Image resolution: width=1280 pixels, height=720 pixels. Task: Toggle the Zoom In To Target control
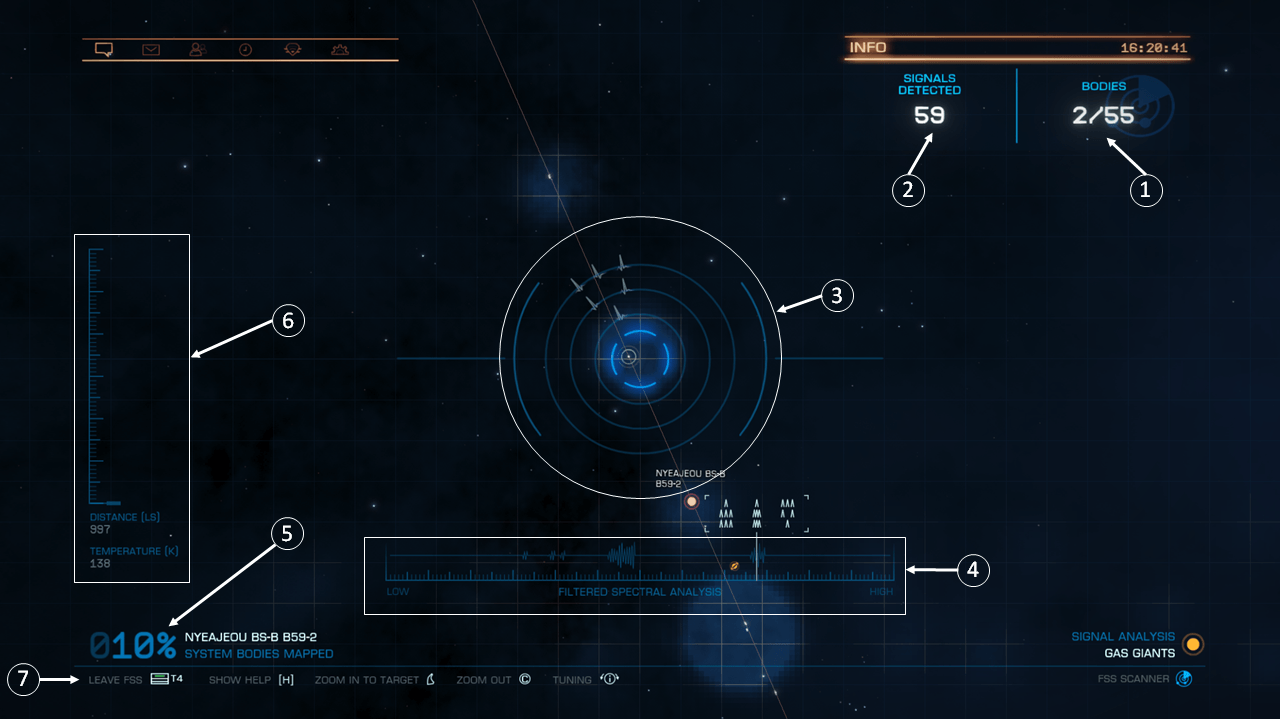(x=365, y=679)
